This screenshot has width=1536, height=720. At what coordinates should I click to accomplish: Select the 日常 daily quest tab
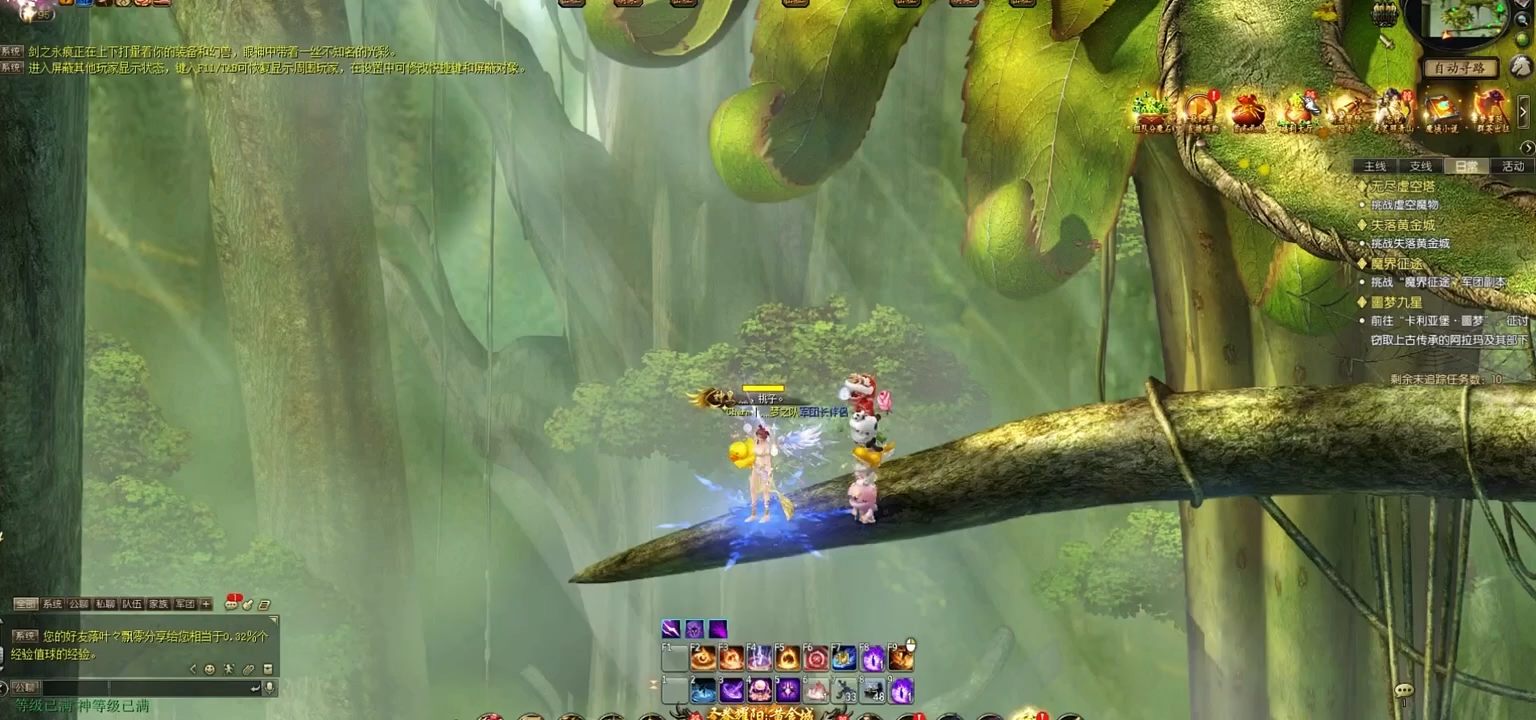[1467, 166]
